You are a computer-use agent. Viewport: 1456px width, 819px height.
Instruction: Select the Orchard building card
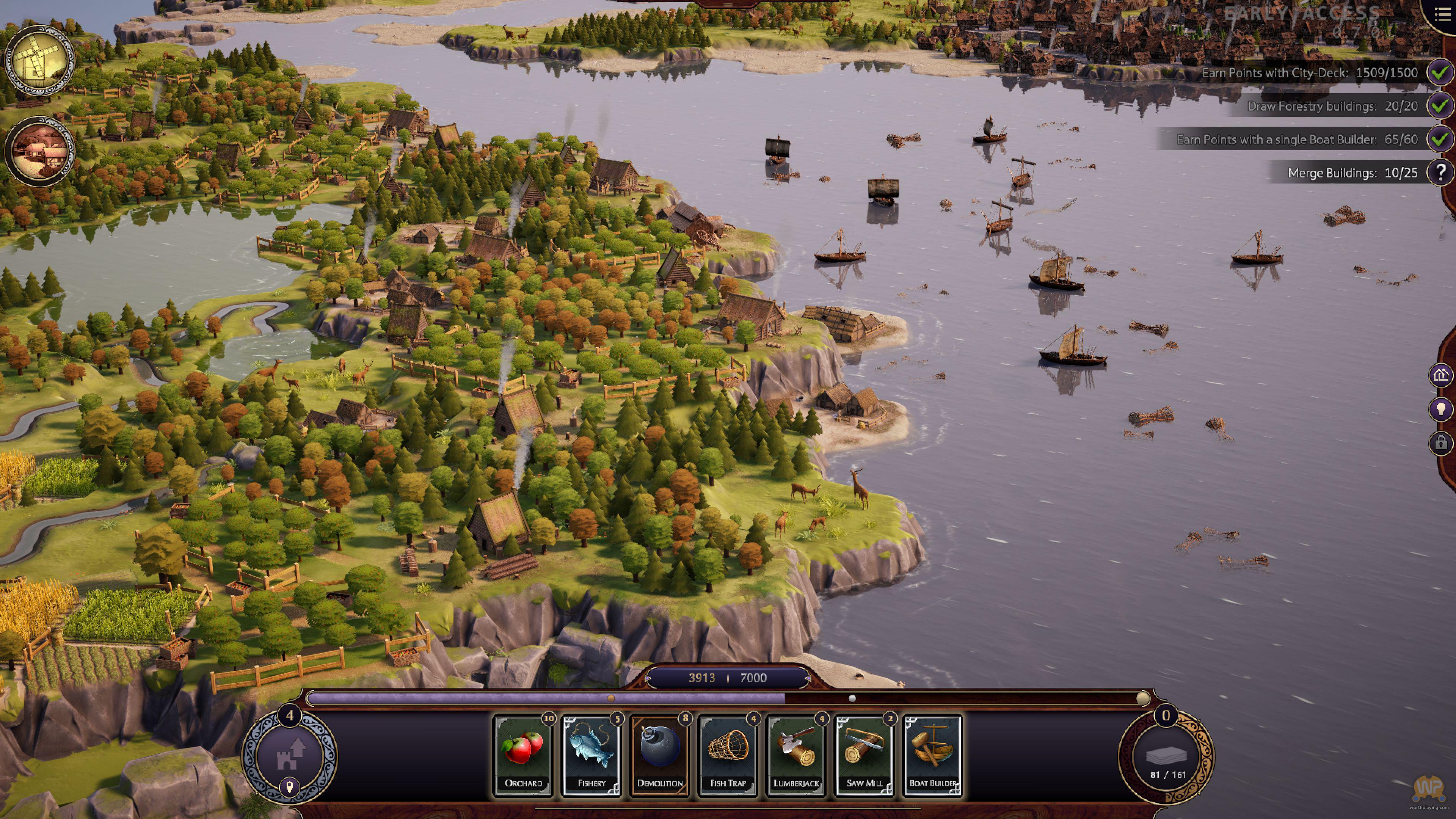(x=523, y=755)
